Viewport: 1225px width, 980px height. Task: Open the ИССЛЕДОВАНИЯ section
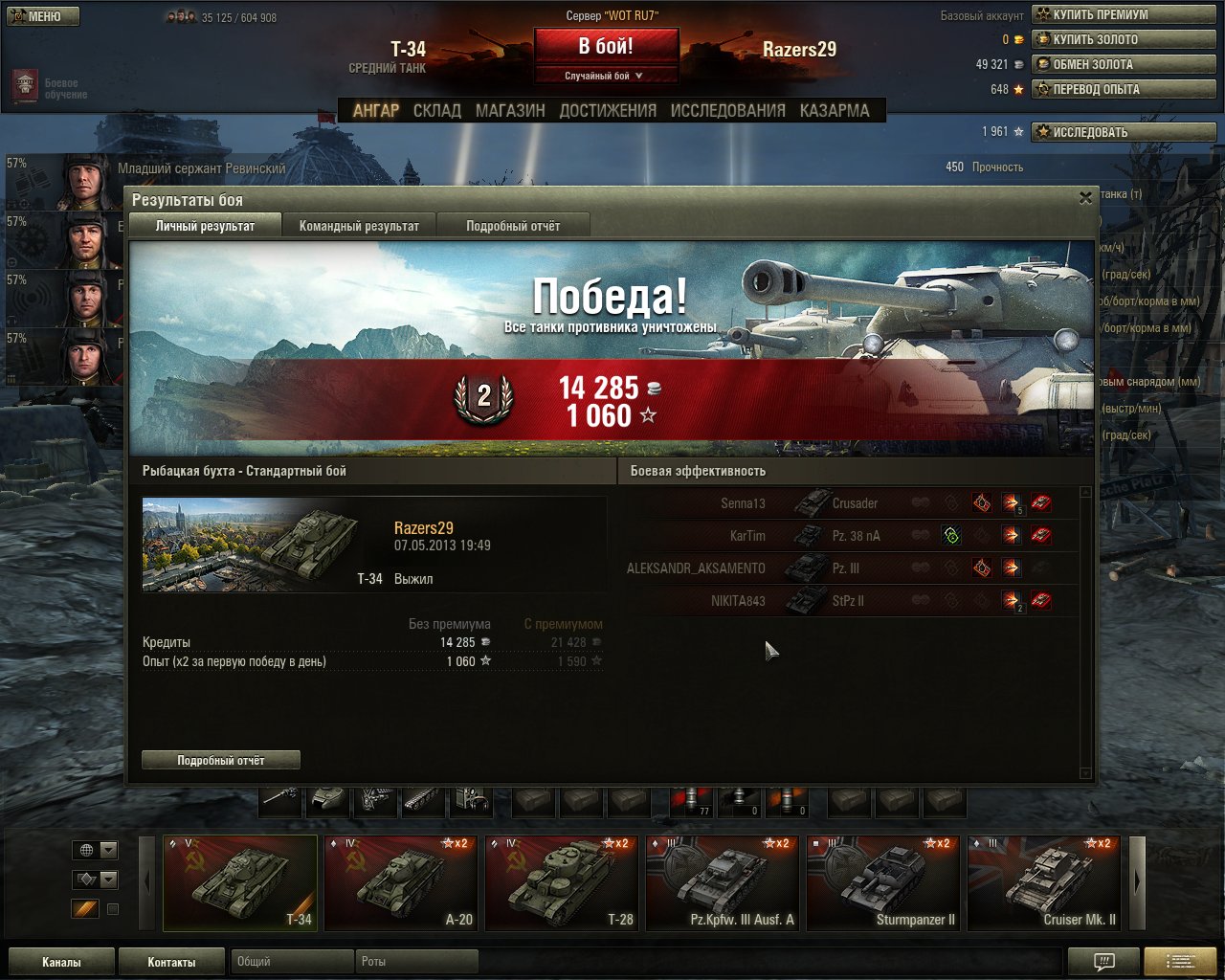pyautogui.click(x=727, y=111)
